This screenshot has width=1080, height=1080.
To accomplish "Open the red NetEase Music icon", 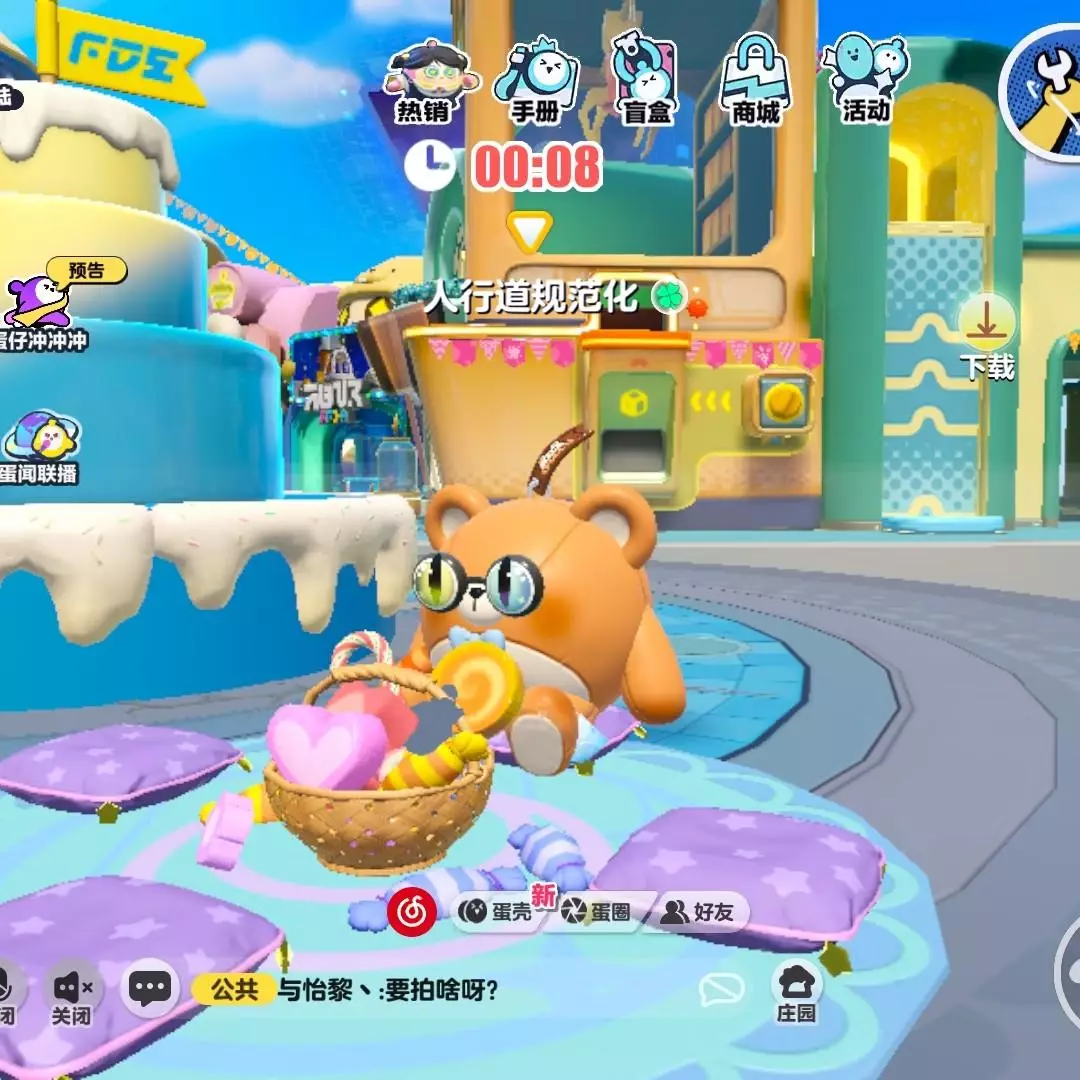I will tap(408, 911).
